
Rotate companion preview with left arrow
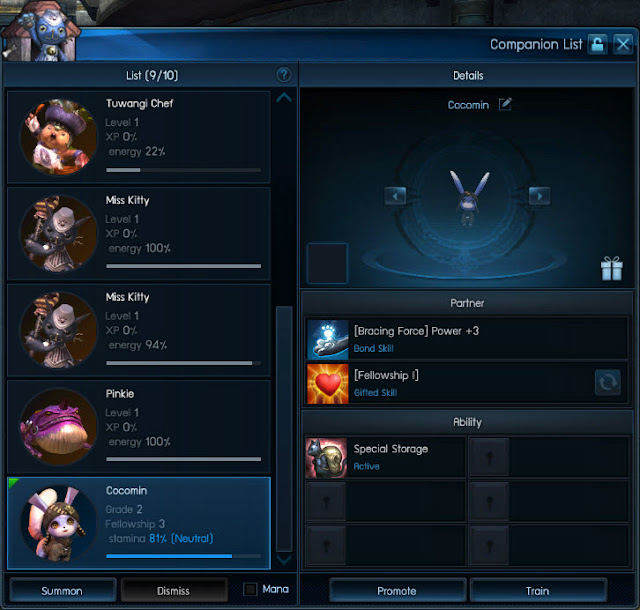coord(395,196)
